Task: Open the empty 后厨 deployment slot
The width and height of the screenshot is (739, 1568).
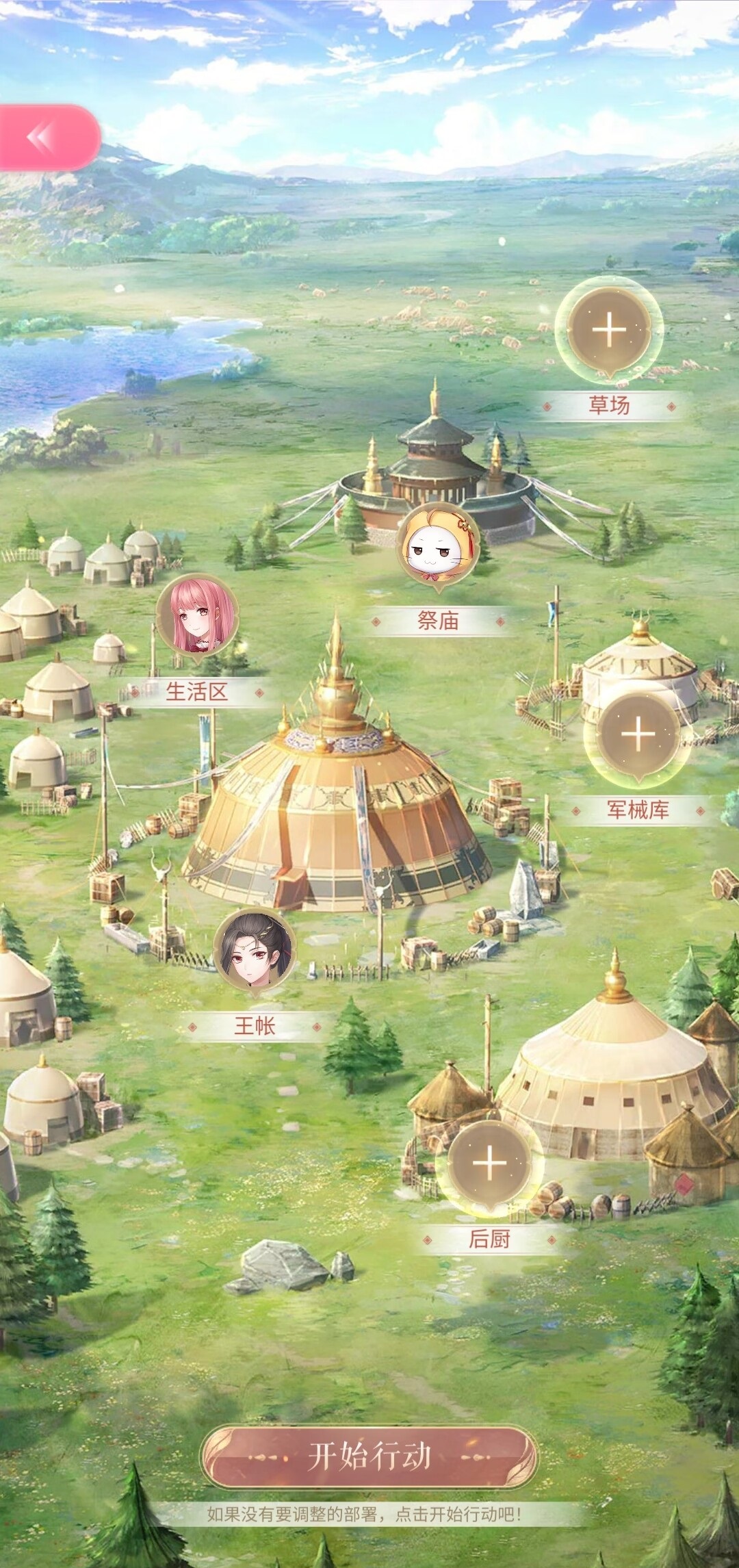Action: (x=489, y=1163)
